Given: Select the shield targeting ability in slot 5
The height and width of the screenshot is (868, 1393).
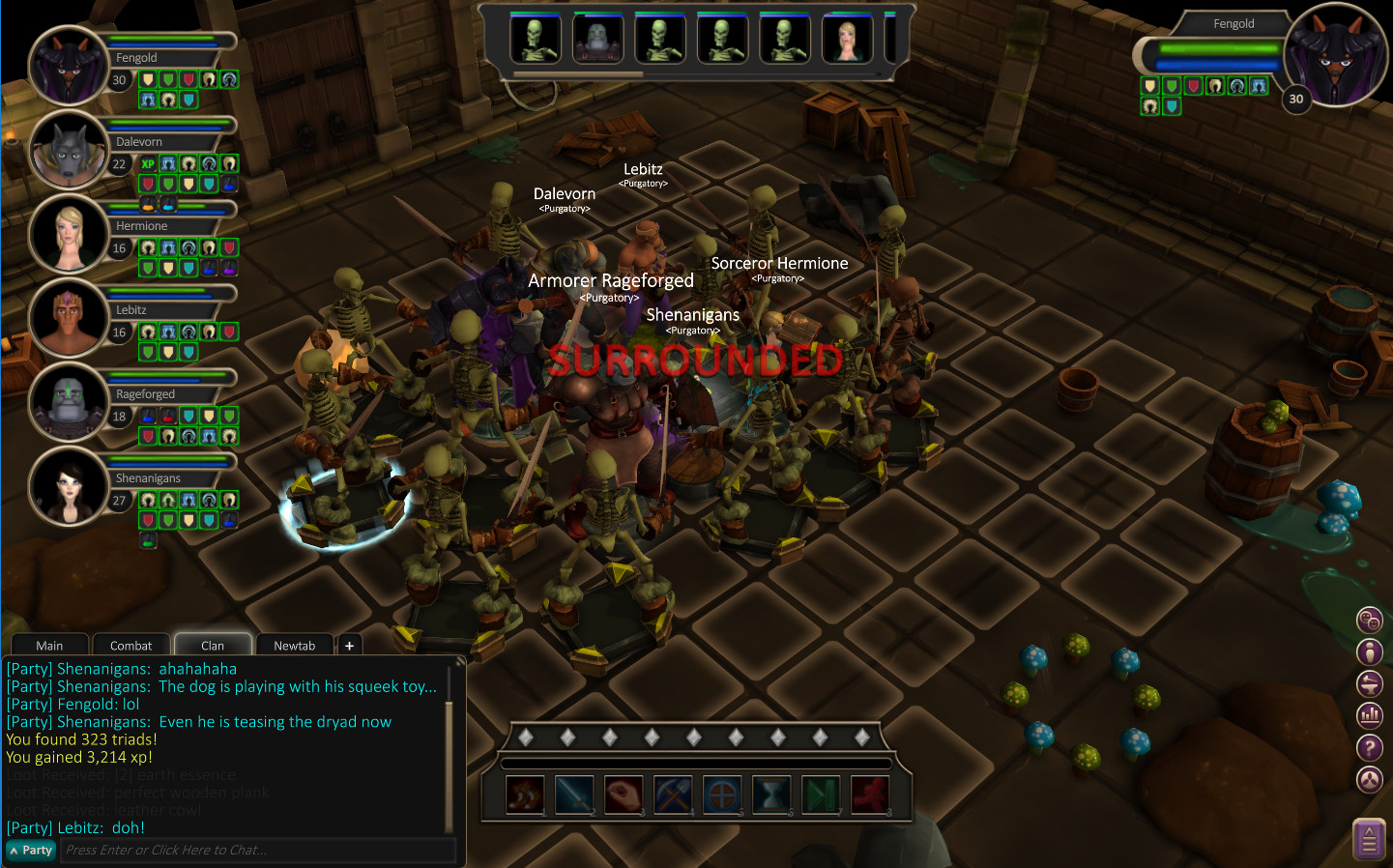Looking at the screenshot, I should (x=722, y=794).
